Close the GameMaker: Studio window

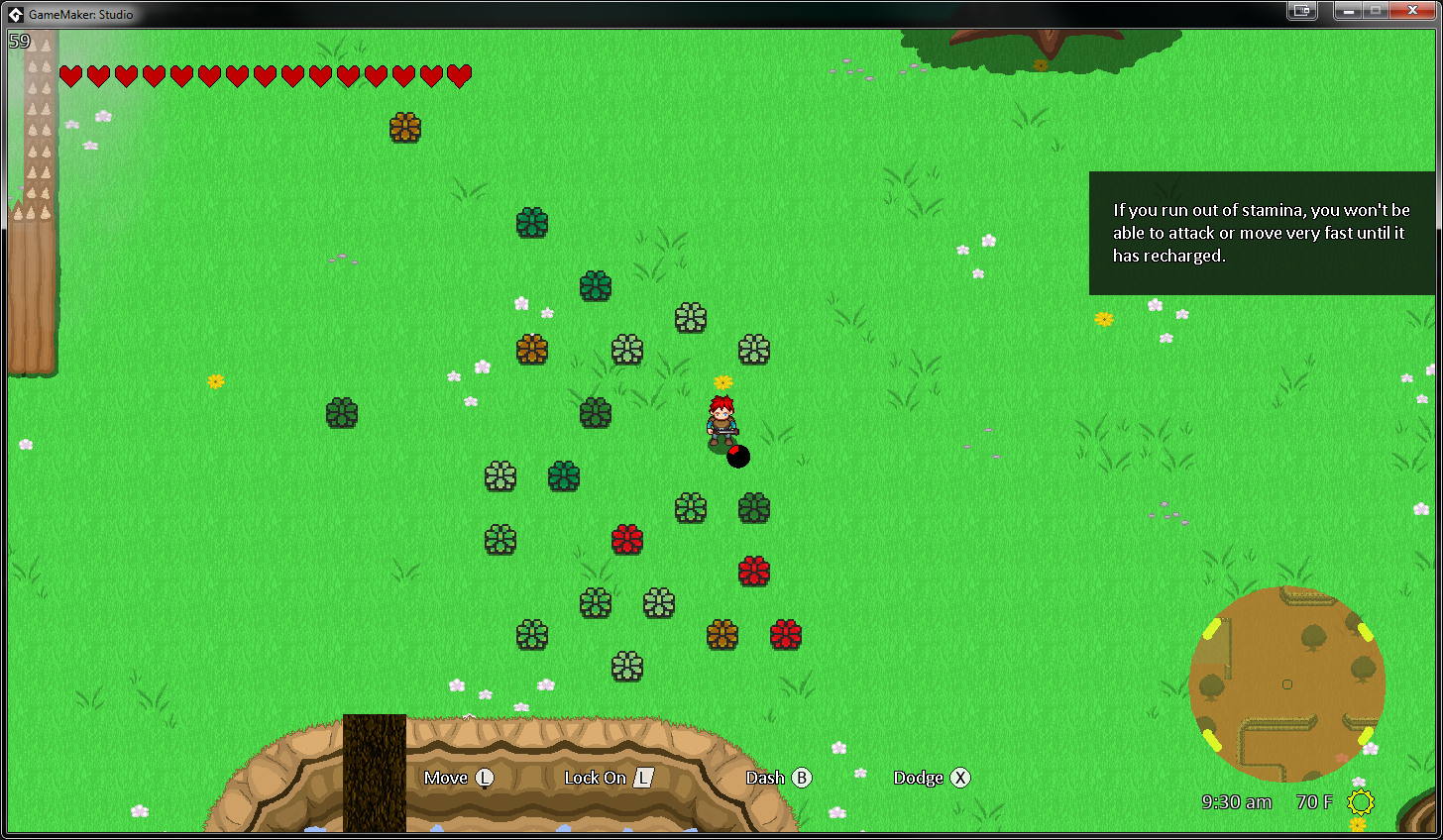(1412, 11)
